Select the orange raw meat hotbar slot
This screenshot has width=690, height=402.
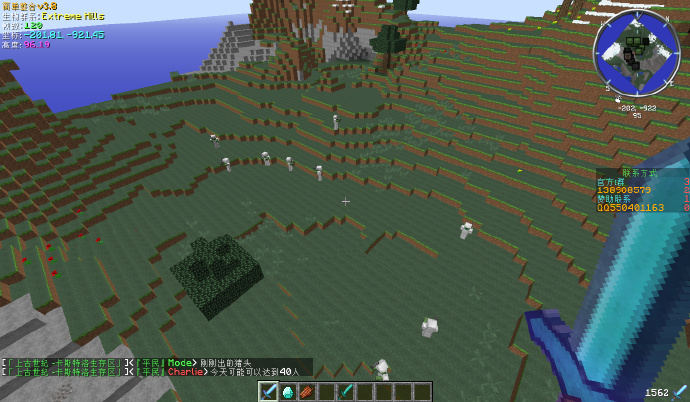coord(307,391)
